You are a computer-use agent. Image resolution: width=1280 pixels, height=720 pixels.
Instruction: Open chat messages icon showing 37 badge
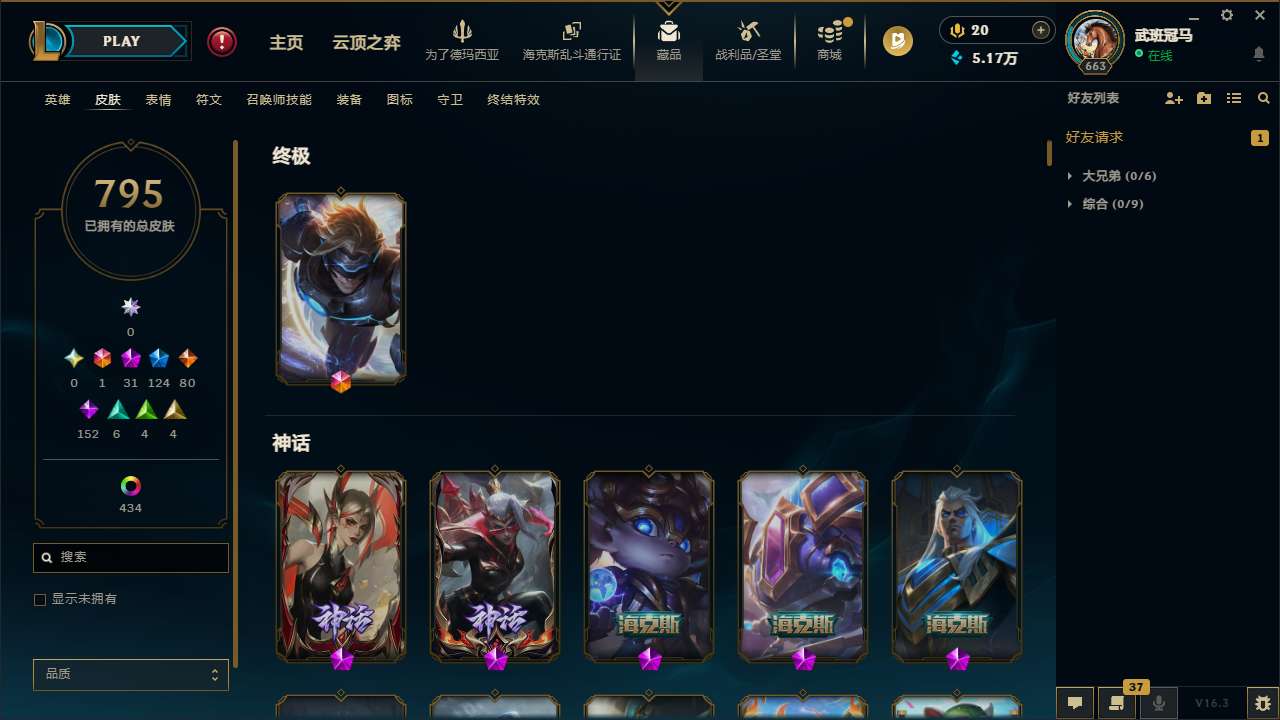[x=1117, y=703]
